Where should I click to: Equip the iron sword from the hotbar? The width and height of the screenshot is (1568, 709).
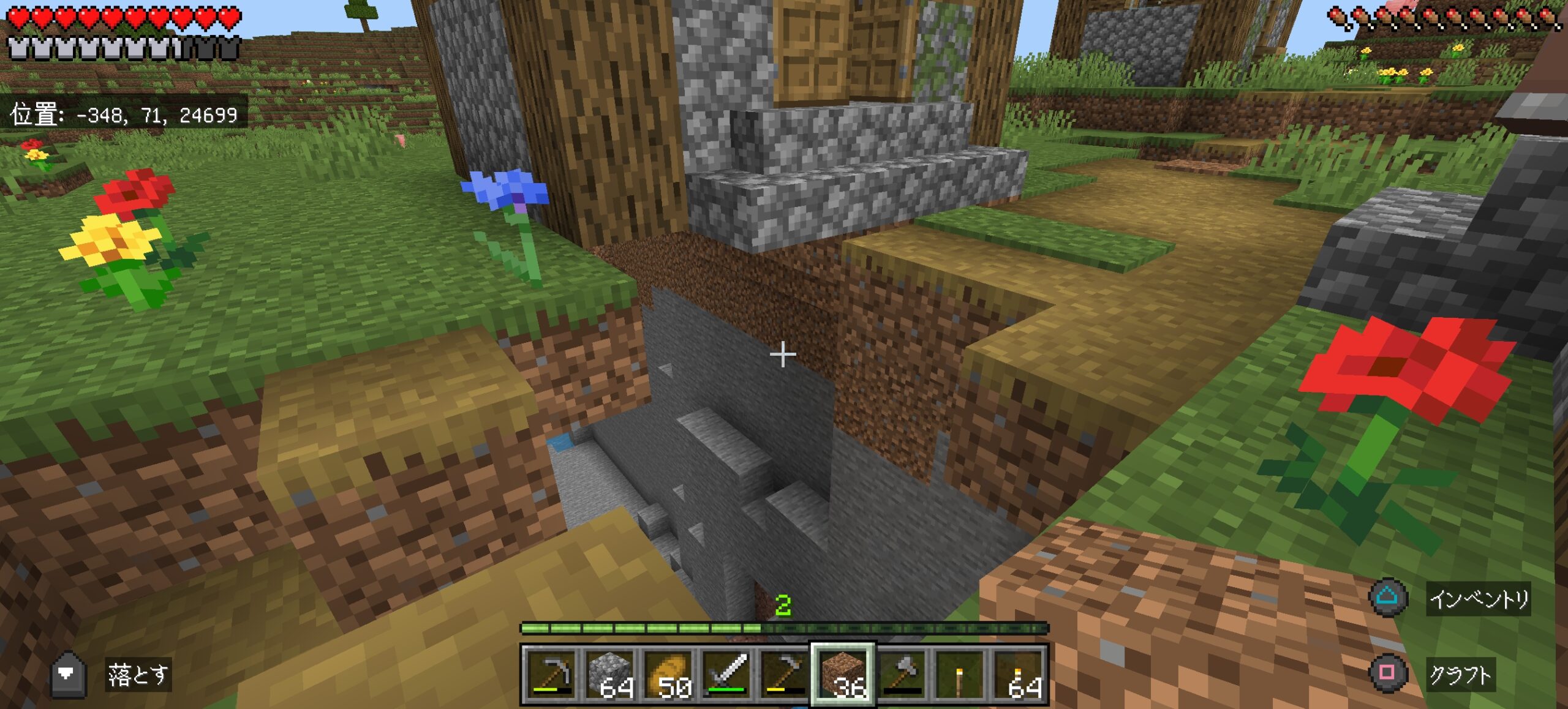(x=726, y=675)
